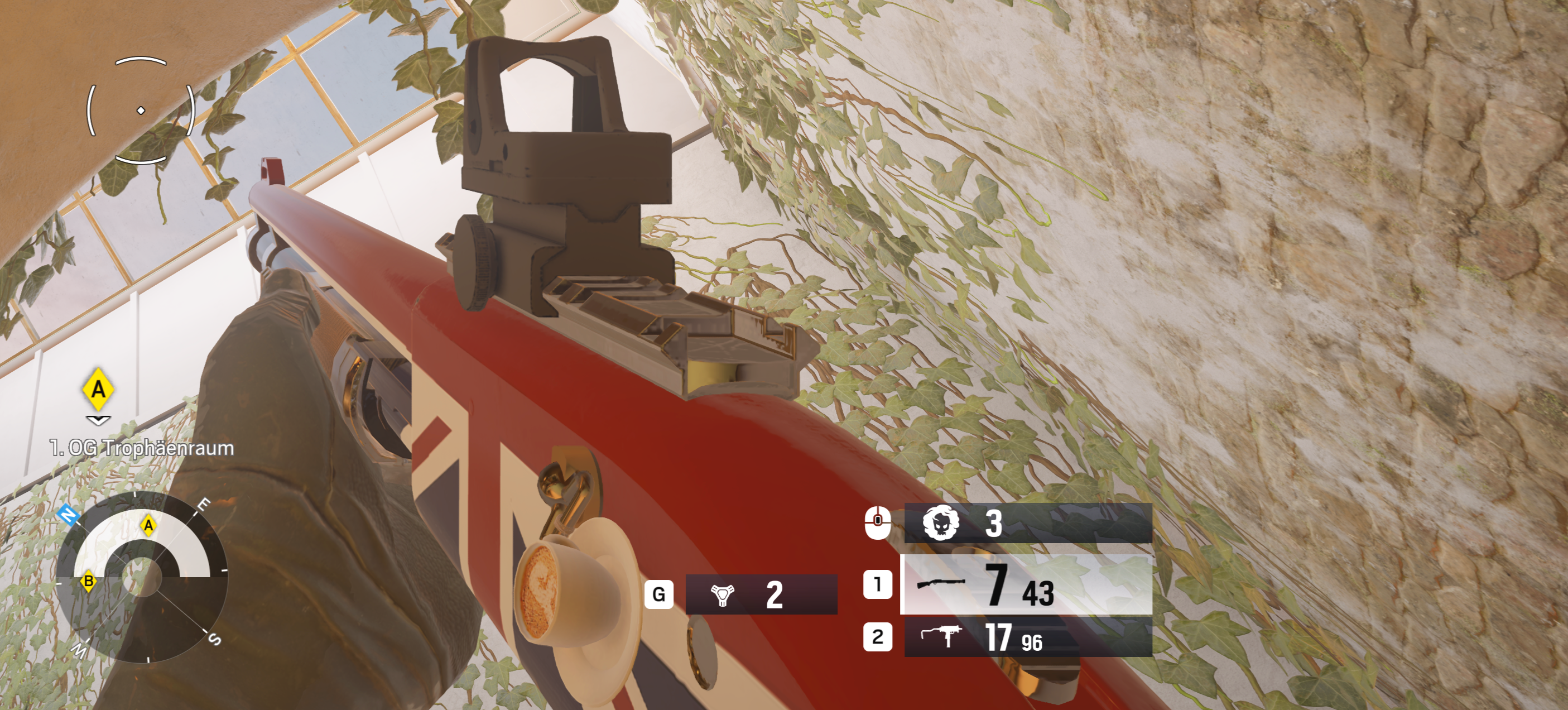The width and height of the screenshot is (1568, 710).
Task: Select the primary shotgun weapon slot
Action: (1026, 584)
